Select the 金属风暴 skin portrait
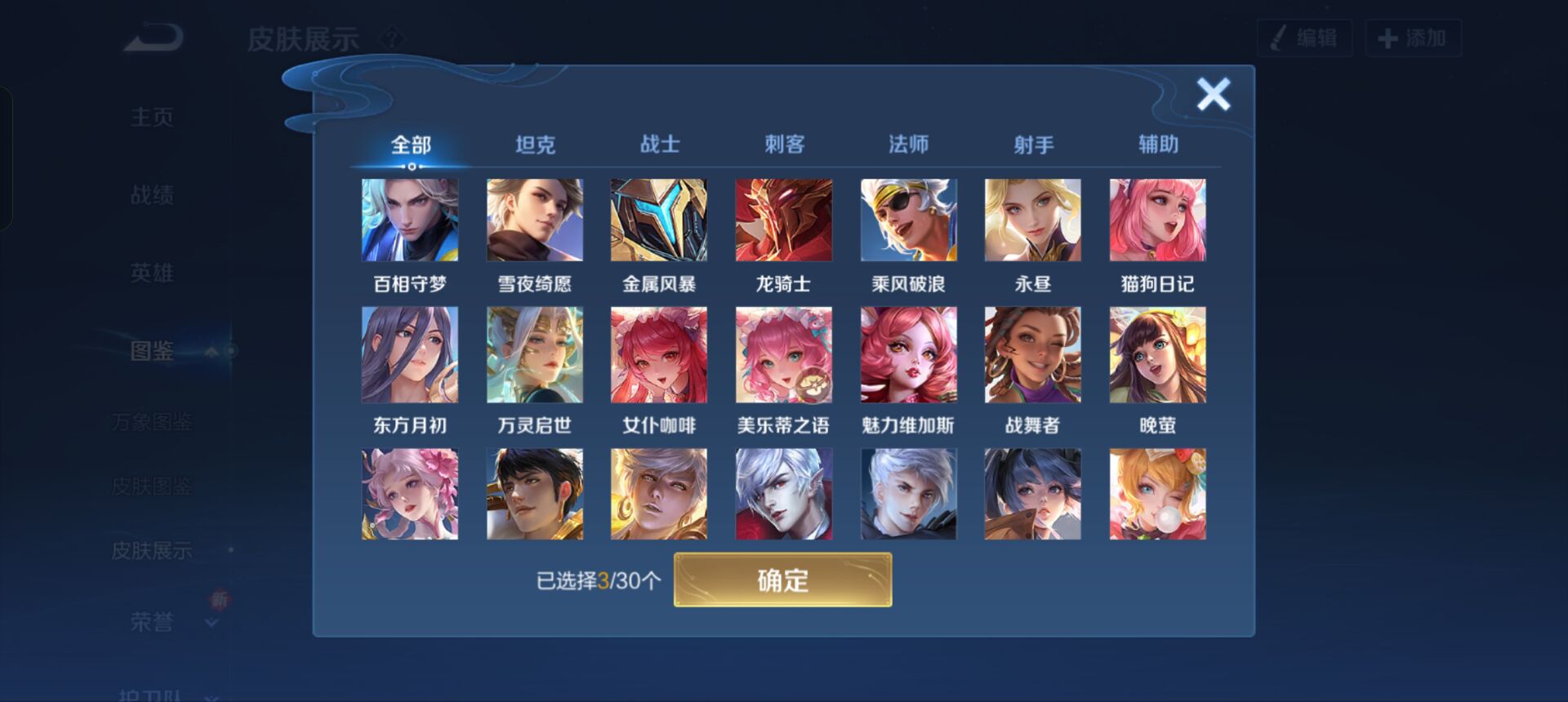 coord(659,219)
